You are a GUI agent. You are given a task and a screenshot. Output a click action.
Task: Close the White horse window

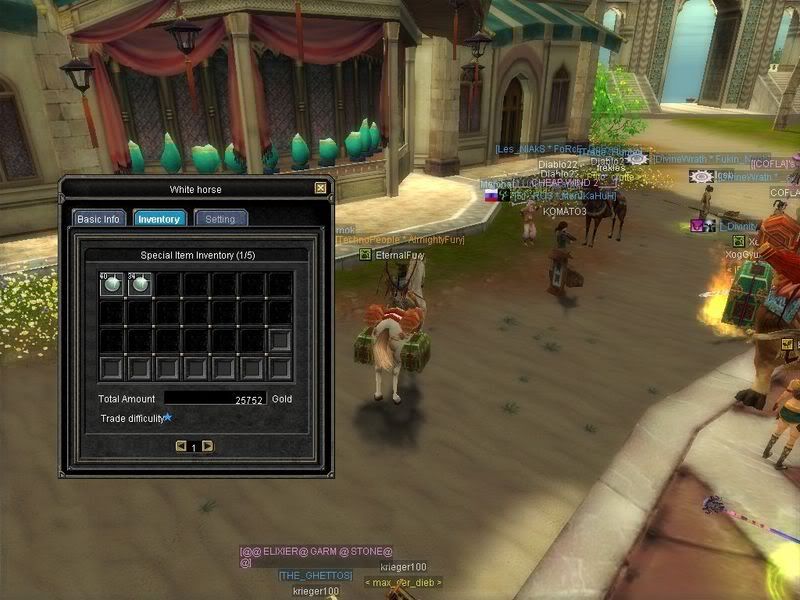[320, 187]
